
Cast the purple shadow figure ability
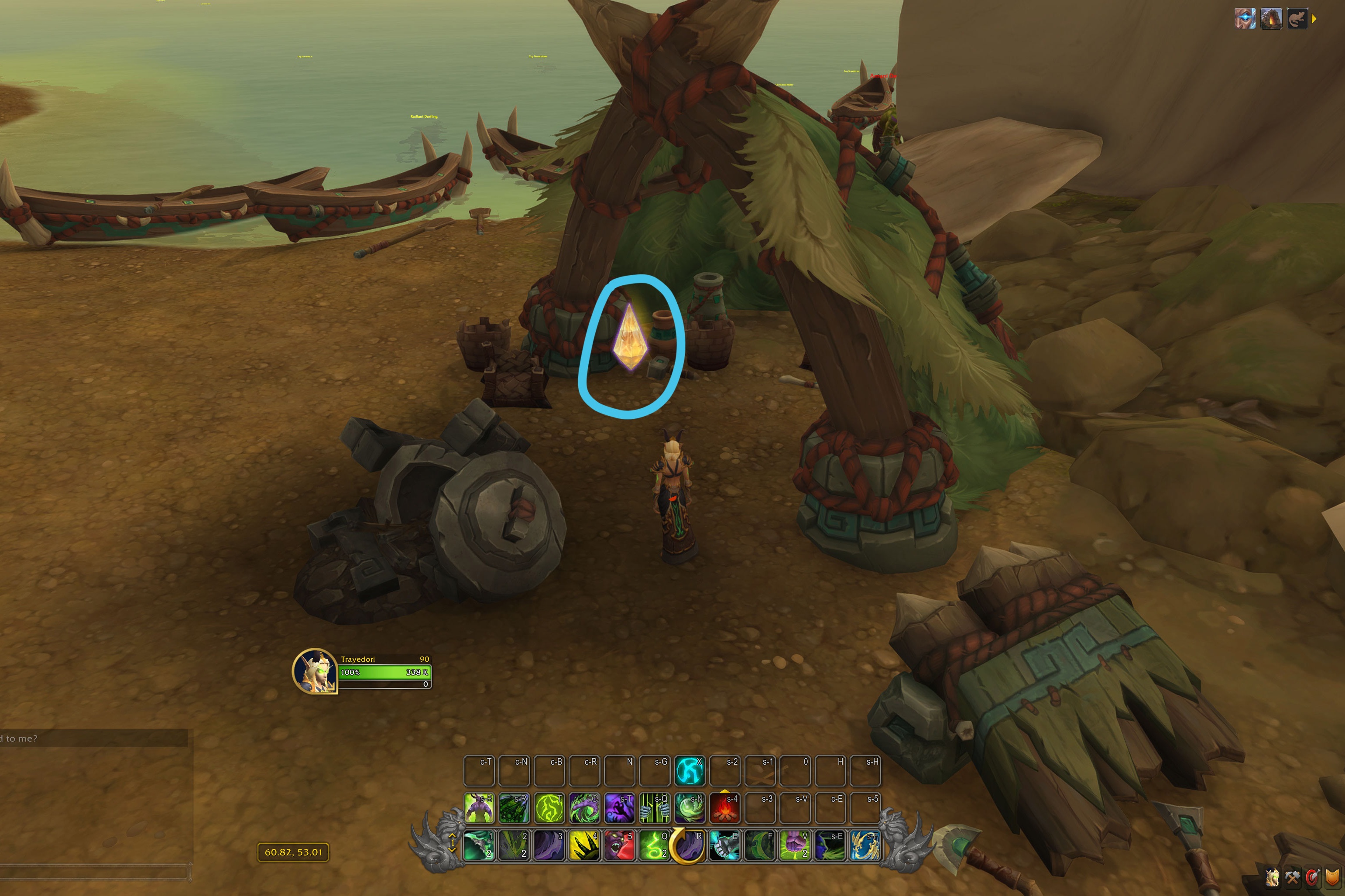tap(619, 807)
